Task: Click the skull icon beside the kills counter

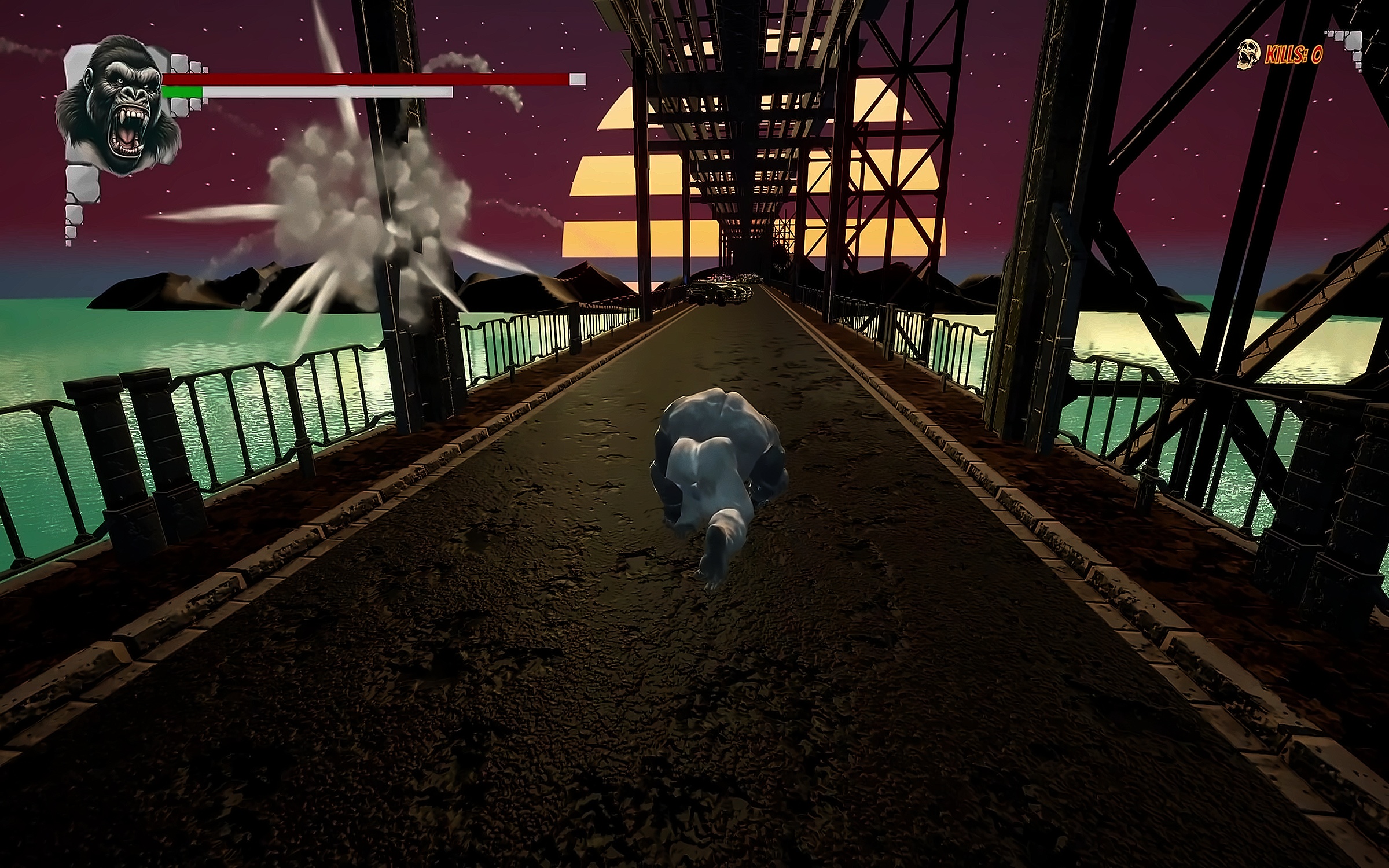Action: 1248,56
